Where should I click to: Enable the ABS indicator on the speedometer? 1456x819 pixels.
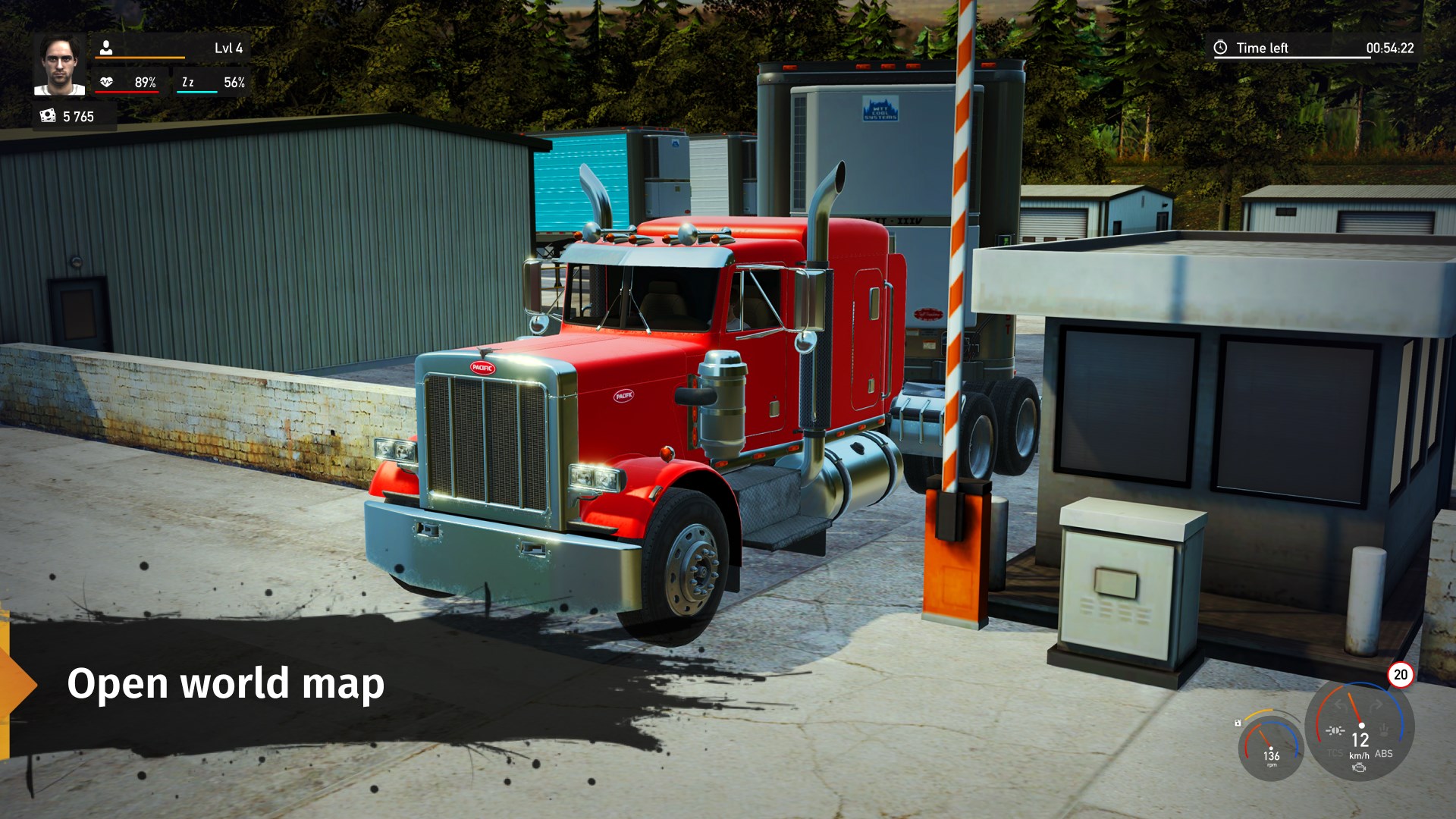tap(1384, 754)
